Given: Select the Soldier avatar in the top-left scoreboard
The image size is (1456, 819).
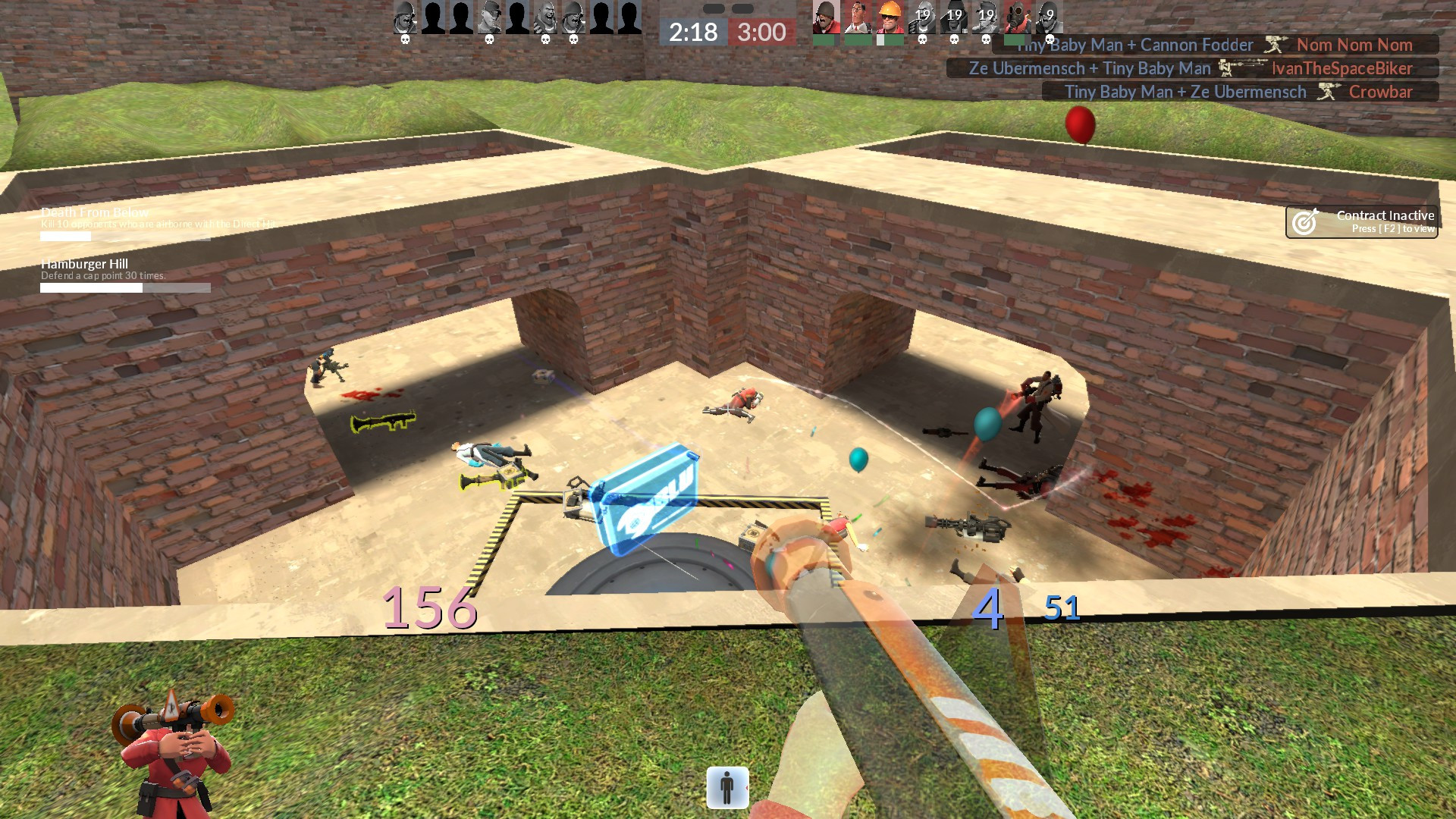Looking at the screenshot, I should pos(404,17).
